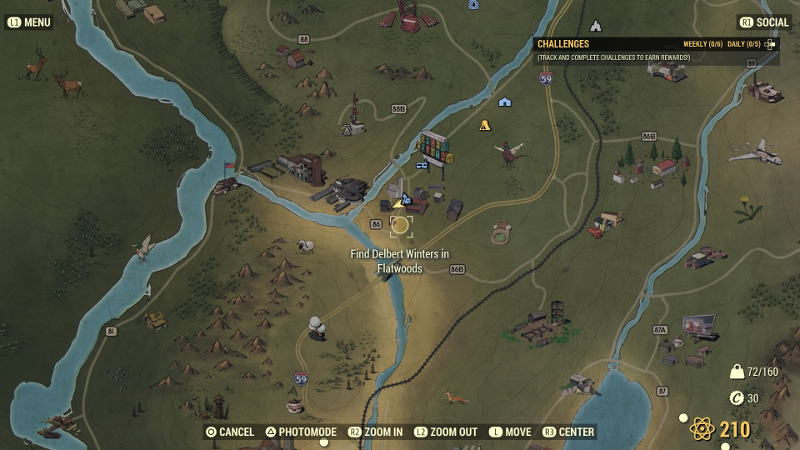The width and height of the screenshot is (800, 450).
Task: Choose Cancel to close the map
Action: [x=230, y=432]
